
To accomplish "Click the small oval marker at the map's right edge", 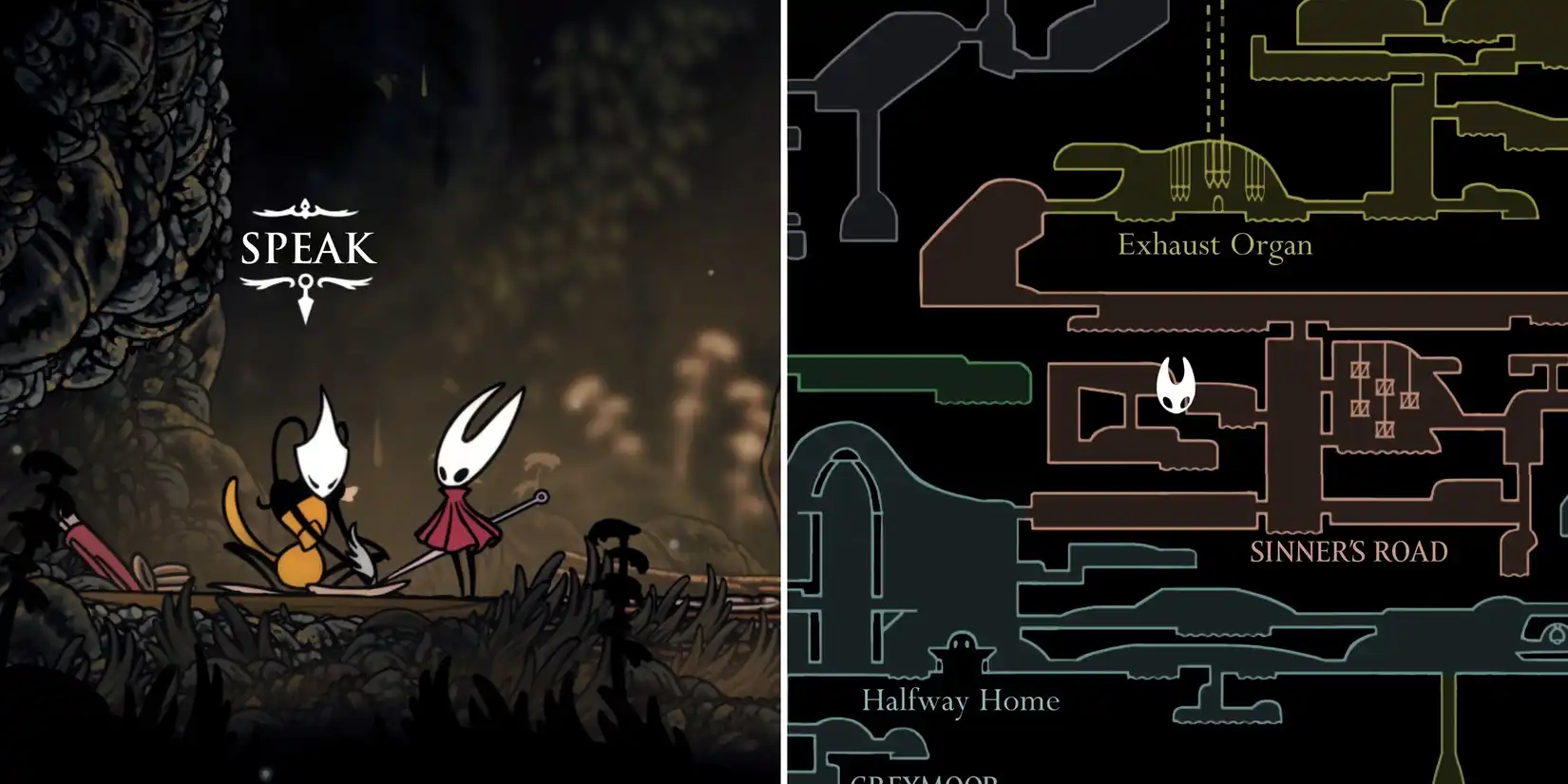I will pos(1555,634).
